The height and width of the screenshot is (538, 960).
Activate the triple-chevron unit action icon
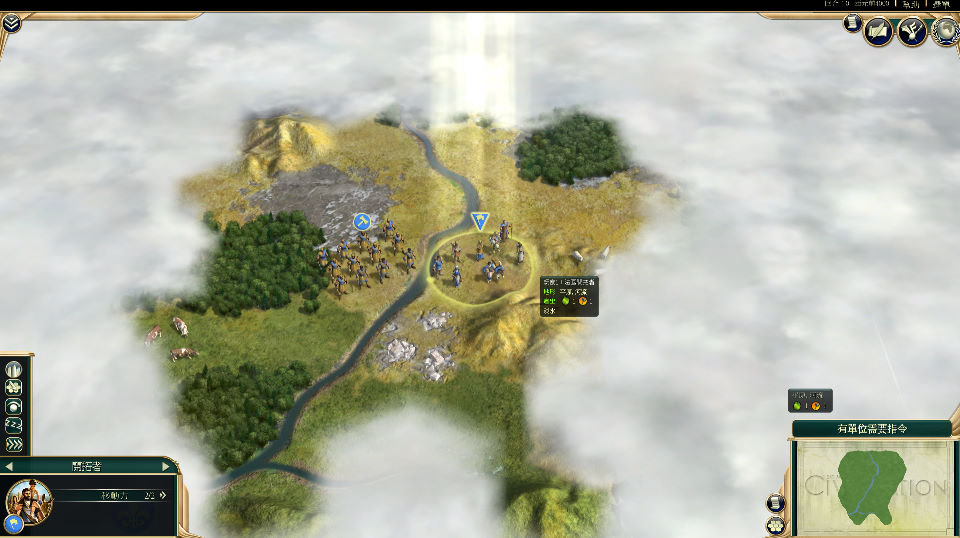tap(14, 445)
